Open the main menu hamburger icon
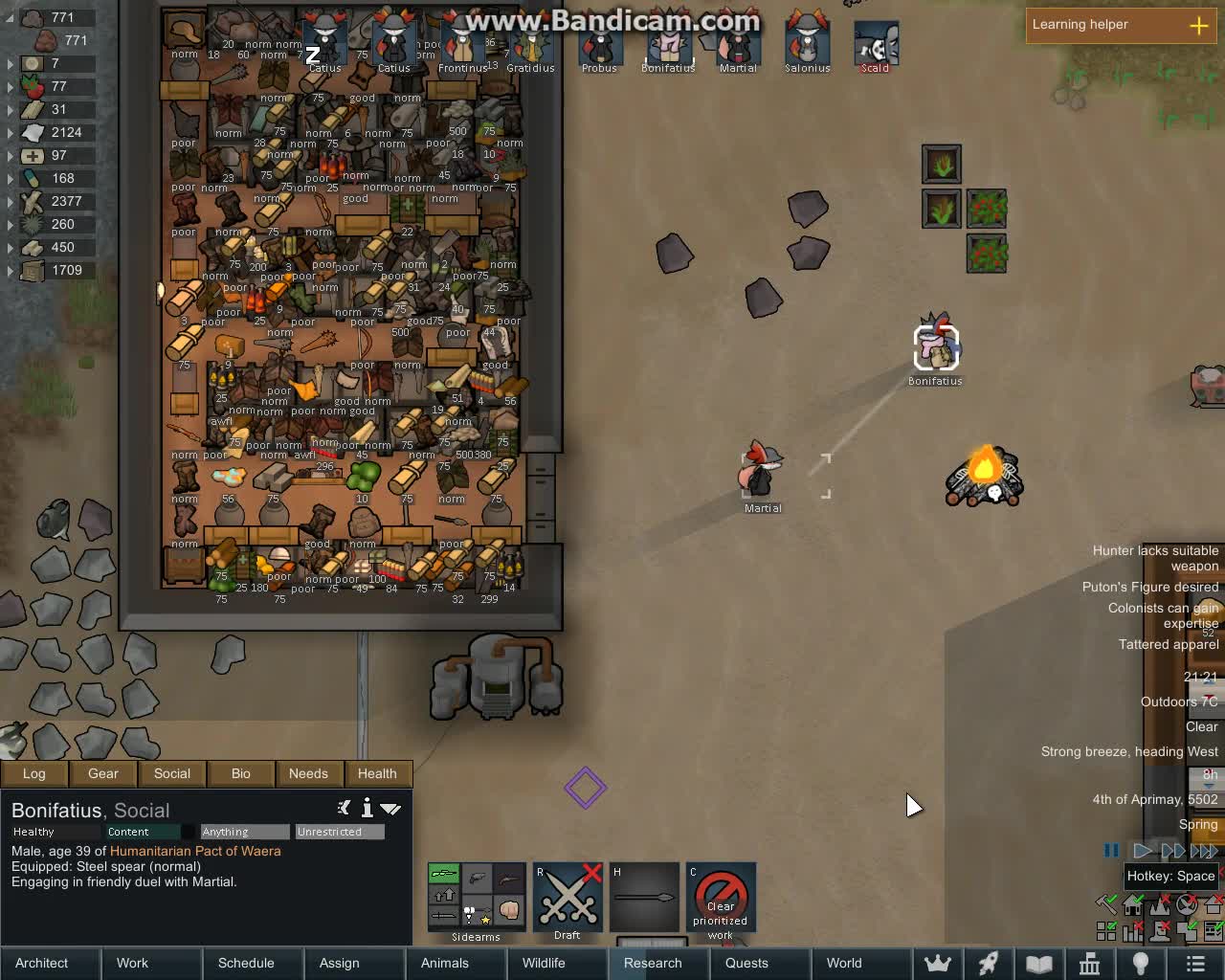Viewport: 1225px width, 980px height. tap(1193, 964)
